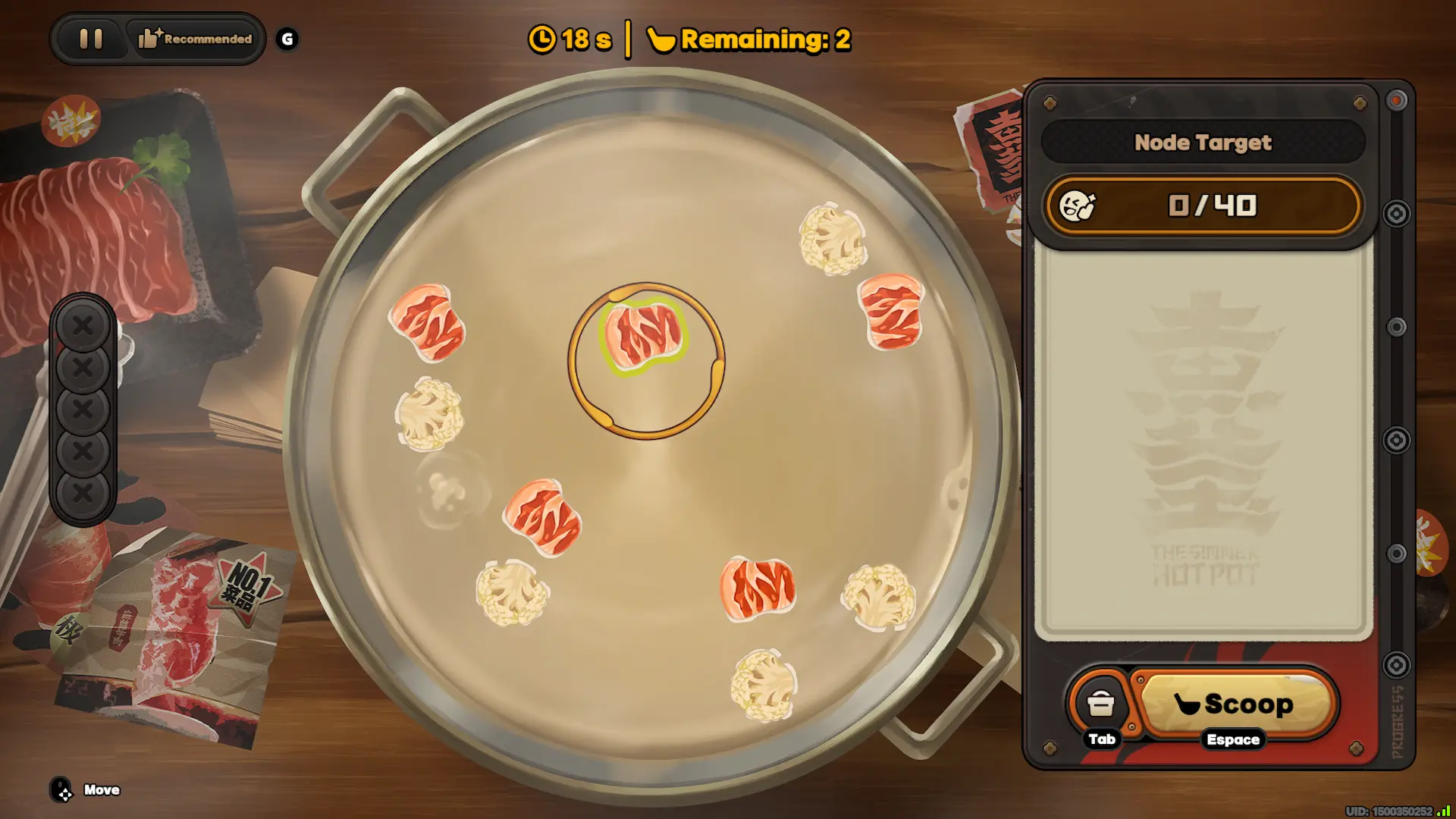Click the Move mouse indicator bottom-left
The width and height of the screenshot is (1456, 819).
(62, 789)
